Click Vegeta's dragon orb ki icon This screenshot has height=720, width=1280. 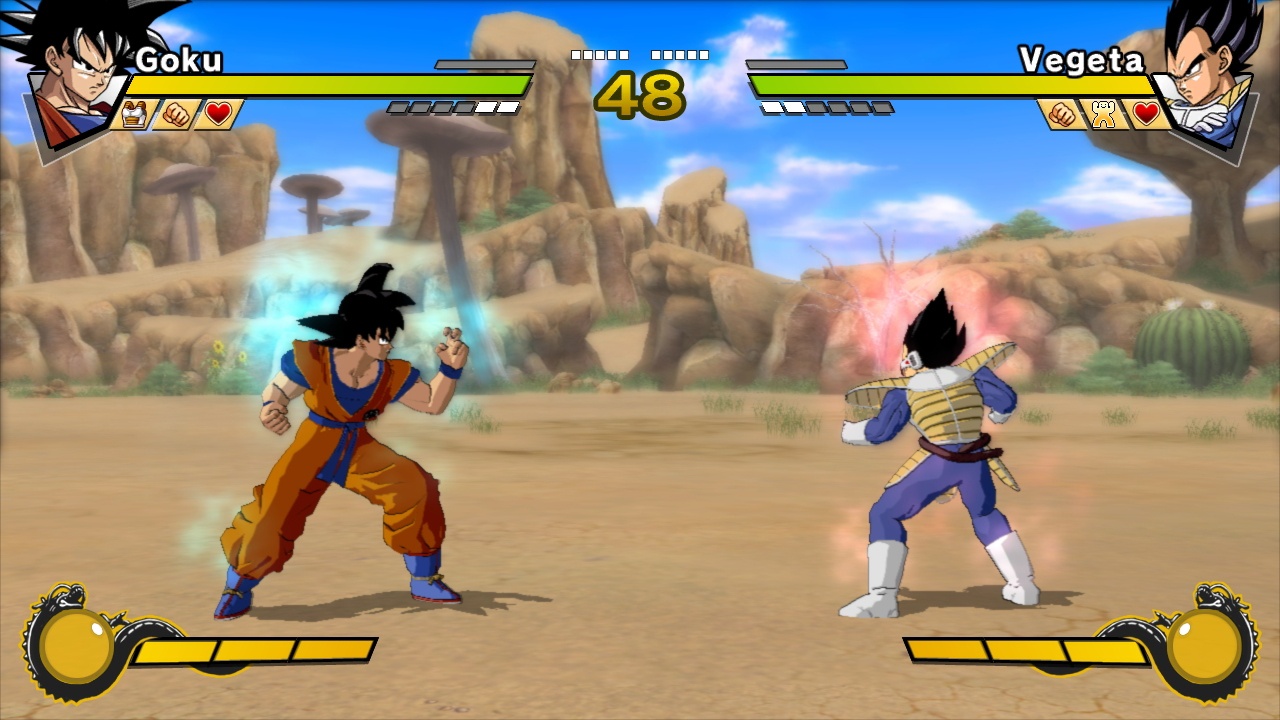coord(1205,645)
